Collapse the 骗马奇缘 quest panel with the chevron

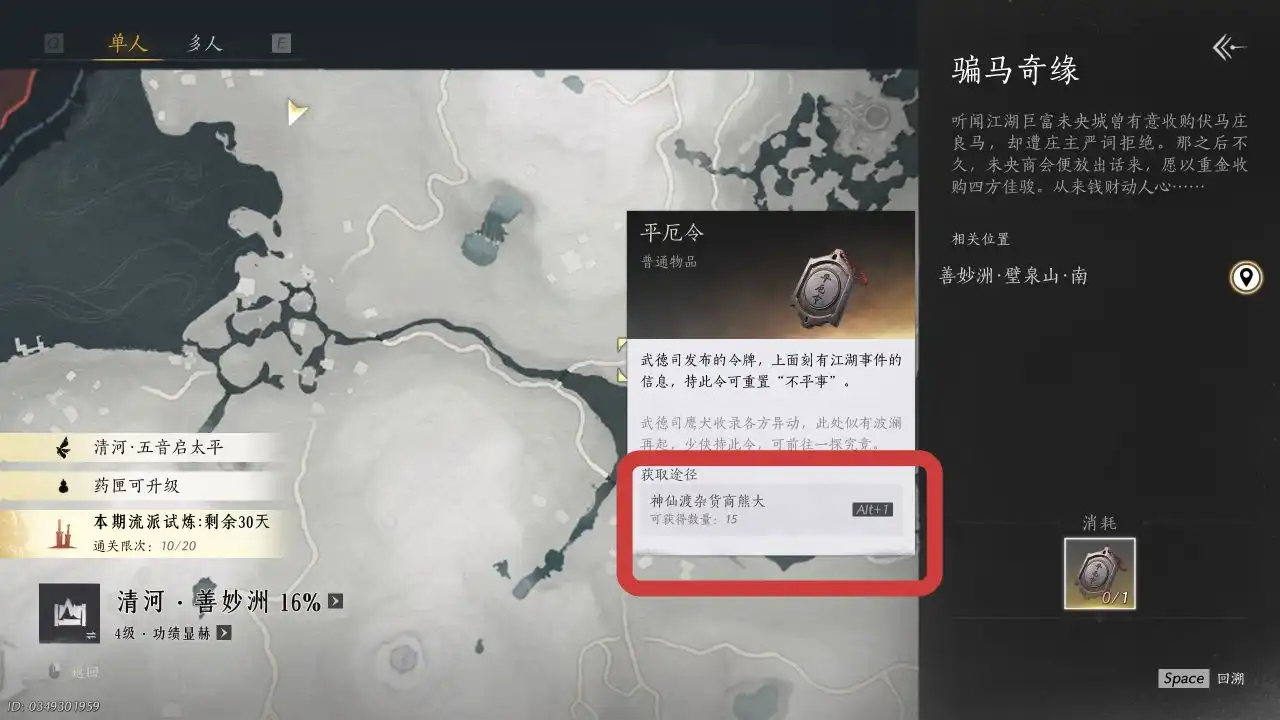pyautogui.click(x=1227, y=48)
